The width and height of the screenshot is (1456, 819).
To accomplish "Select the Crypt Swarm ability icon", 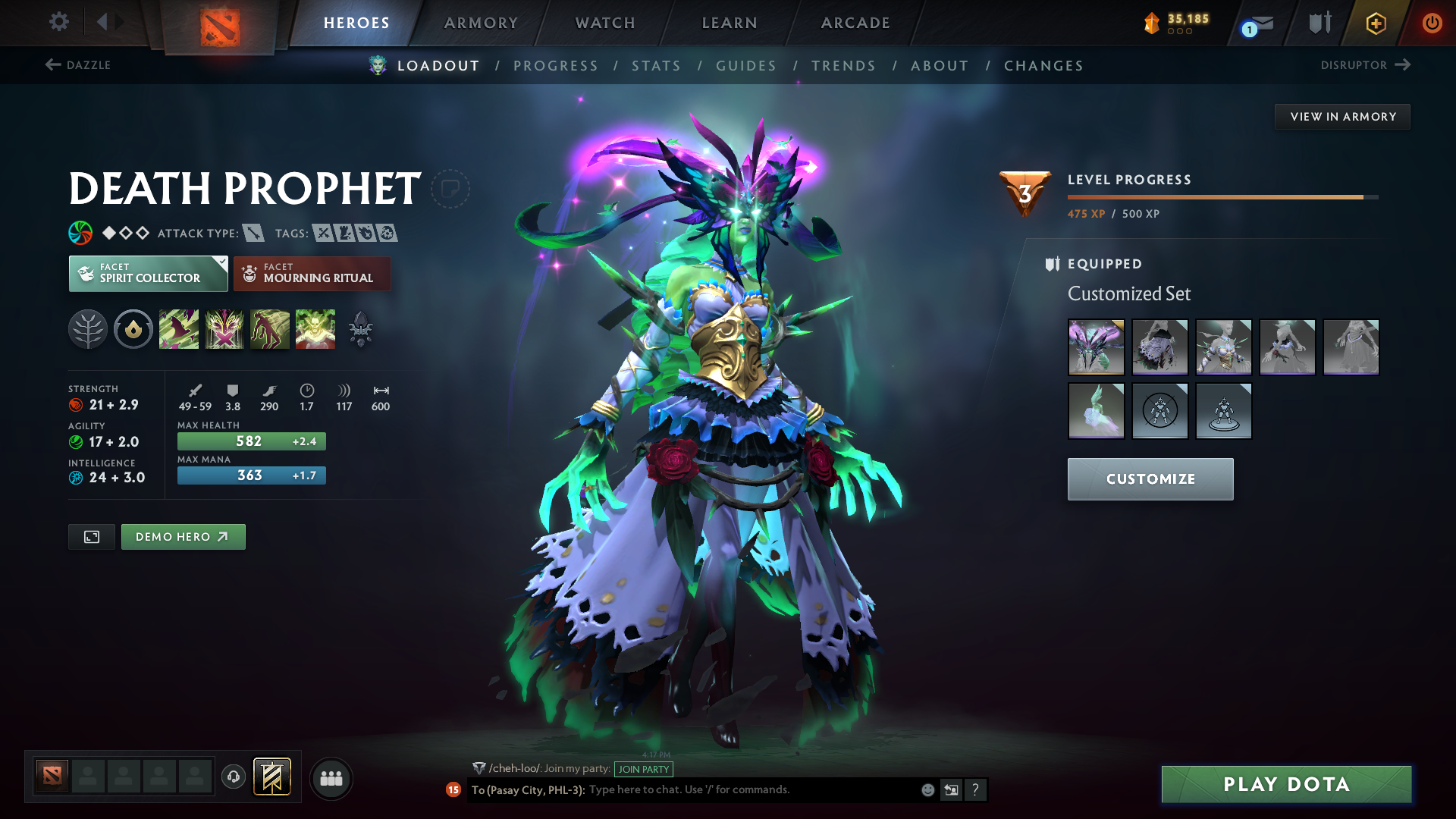I will click(x=179, y=328).
